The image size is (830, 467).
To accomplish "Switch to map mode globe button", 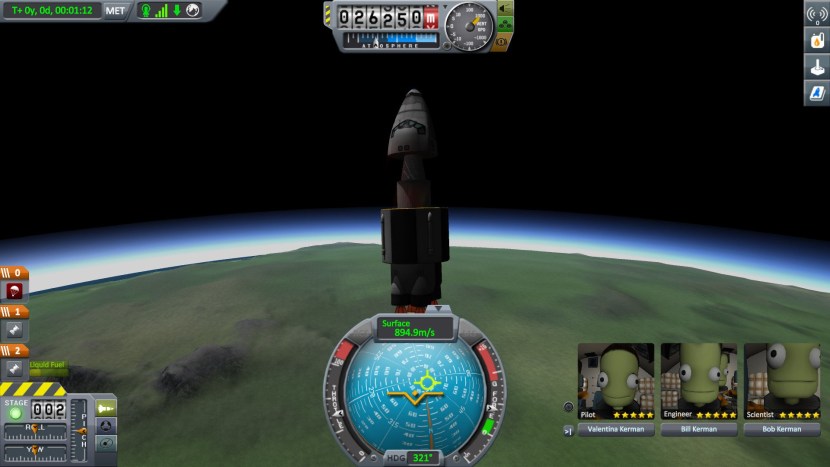I will coord(105,443).
